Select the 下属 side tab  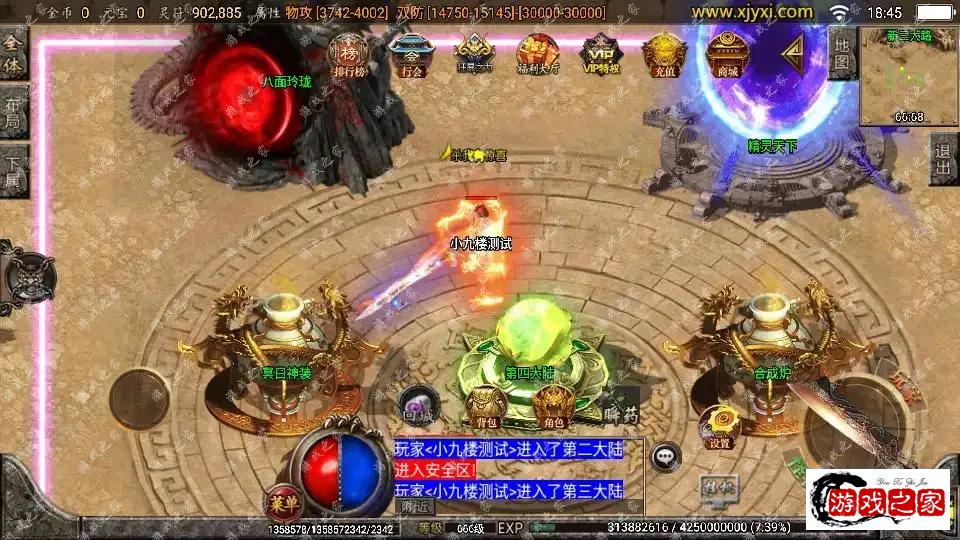pos(13,170)
